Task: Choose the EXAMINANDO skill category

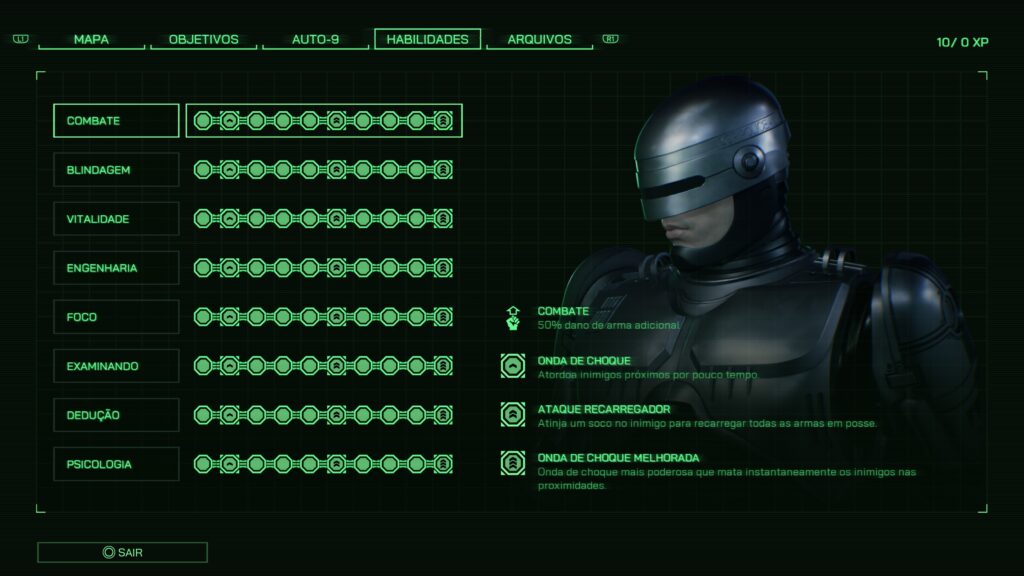Action: tap(116, 366)
